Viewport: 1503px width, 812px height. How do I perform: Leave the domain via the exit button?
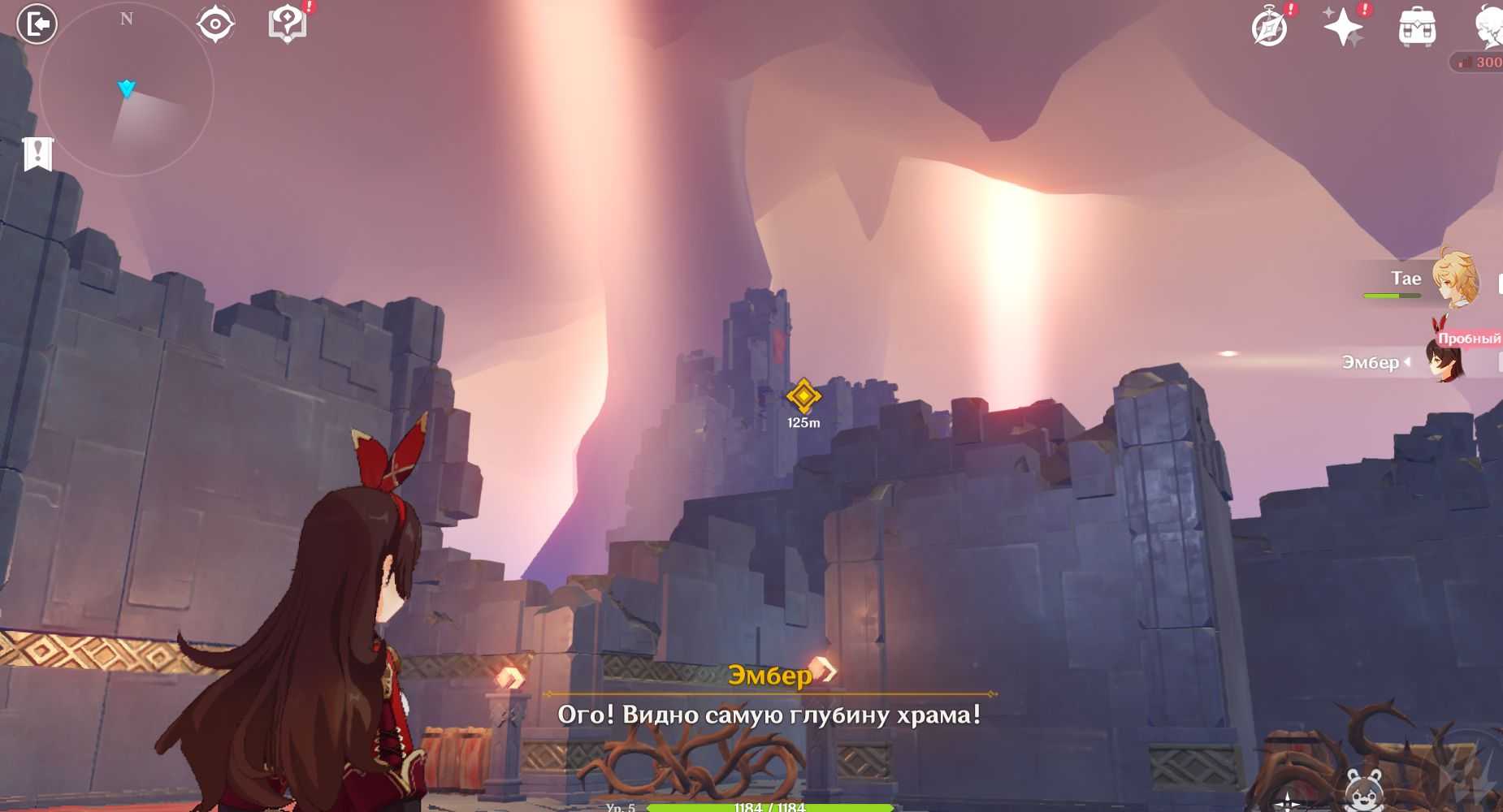coord(37,24)
